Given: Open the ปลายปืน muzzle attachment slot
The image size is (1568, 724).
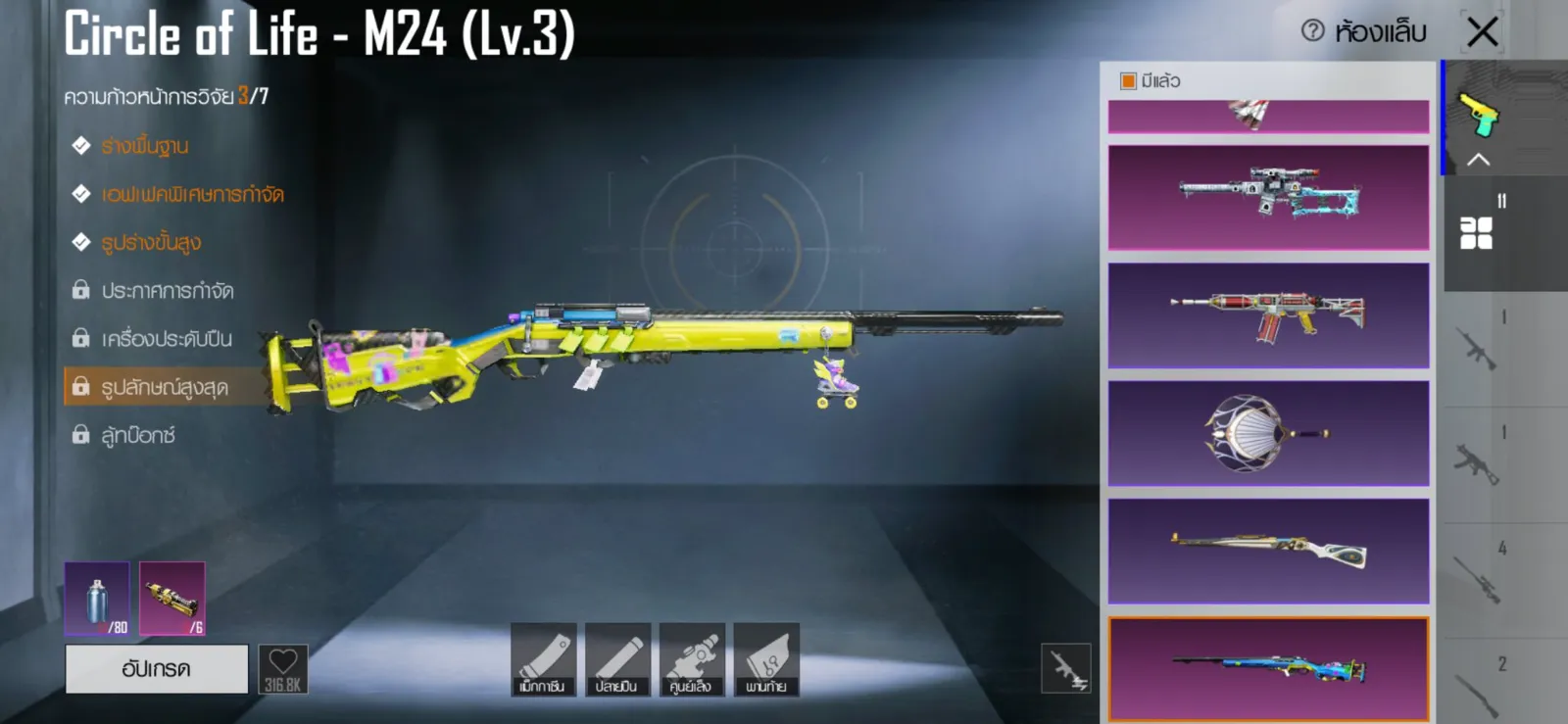Looking at the screenshot, I should pos(617,659).
